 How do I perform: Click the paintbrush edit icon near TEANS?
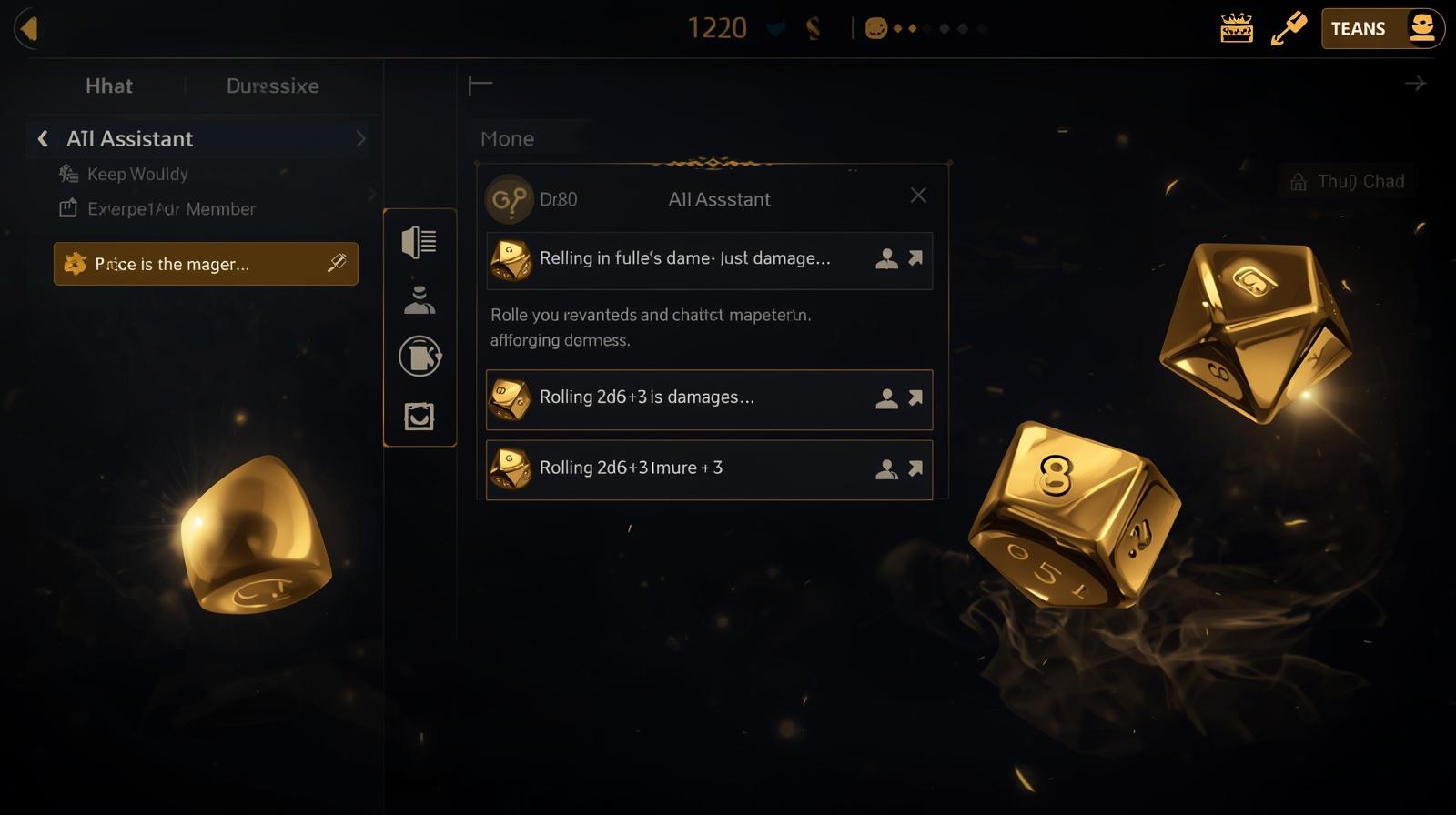click(x=1288, y=26)
